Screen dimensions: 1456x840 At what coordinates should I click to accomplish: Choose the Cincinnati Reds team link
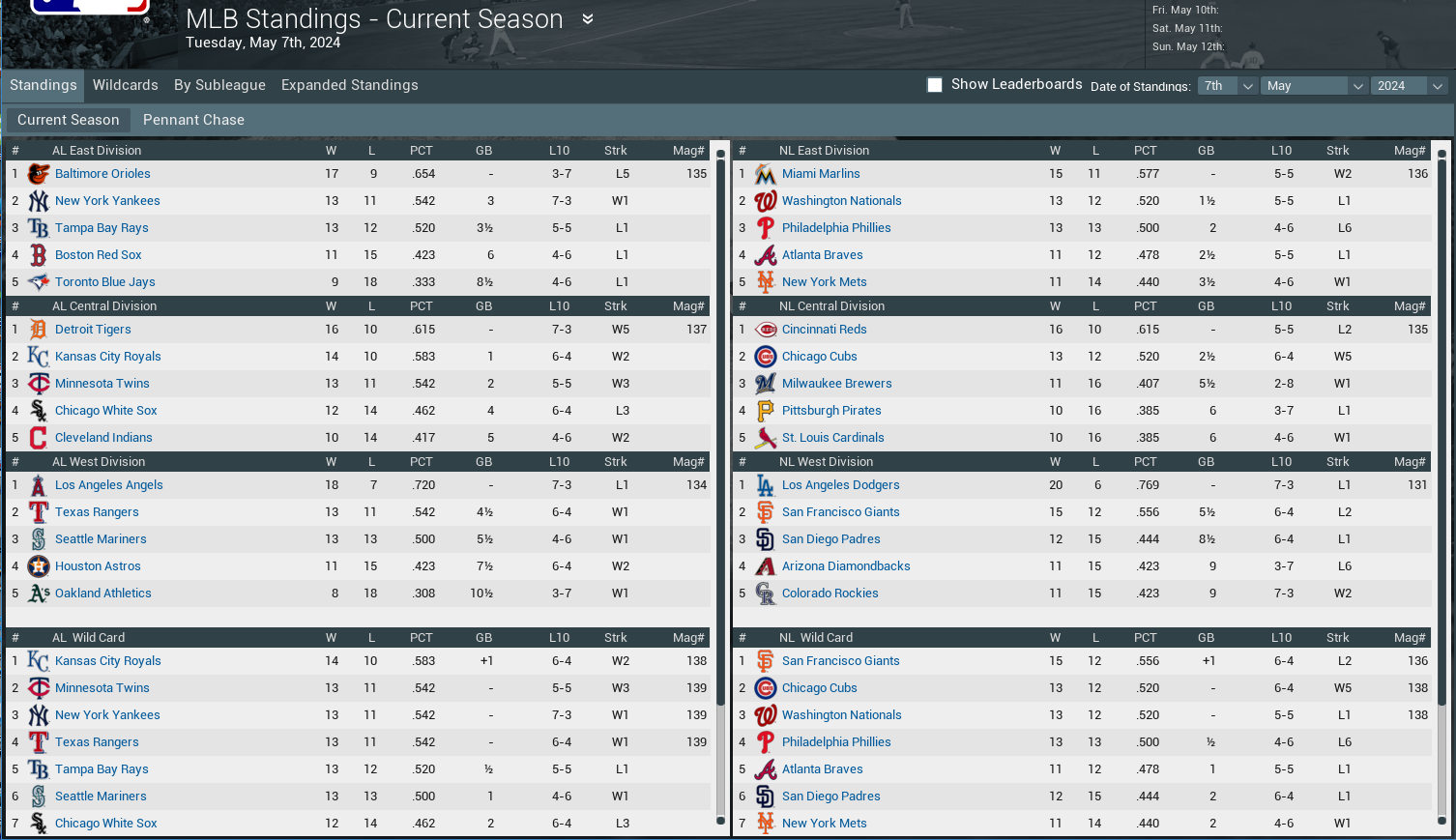[x=824, y=330]
